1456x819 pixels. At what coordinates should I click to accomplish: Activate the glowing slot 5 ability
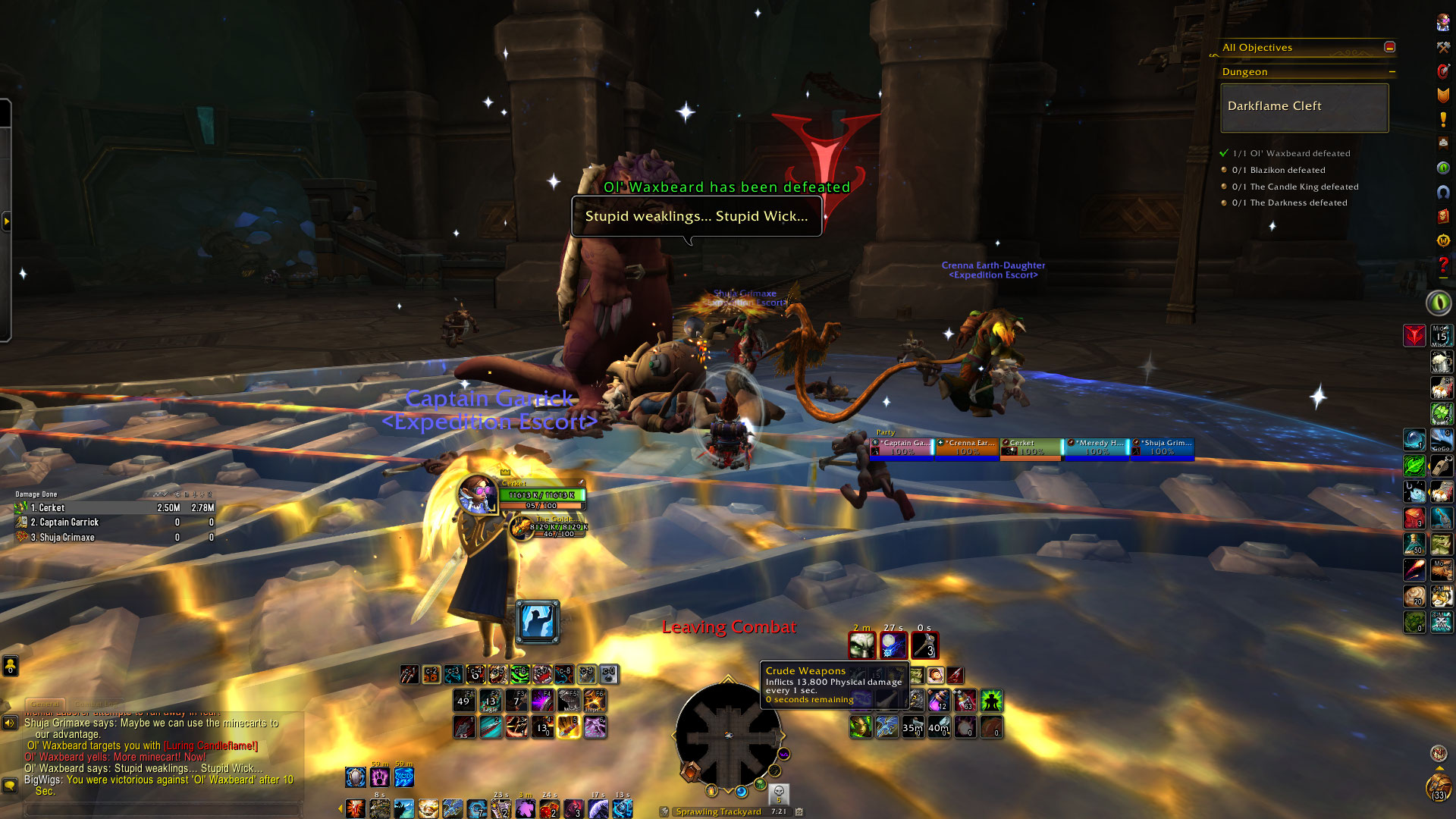click(569, 726)
